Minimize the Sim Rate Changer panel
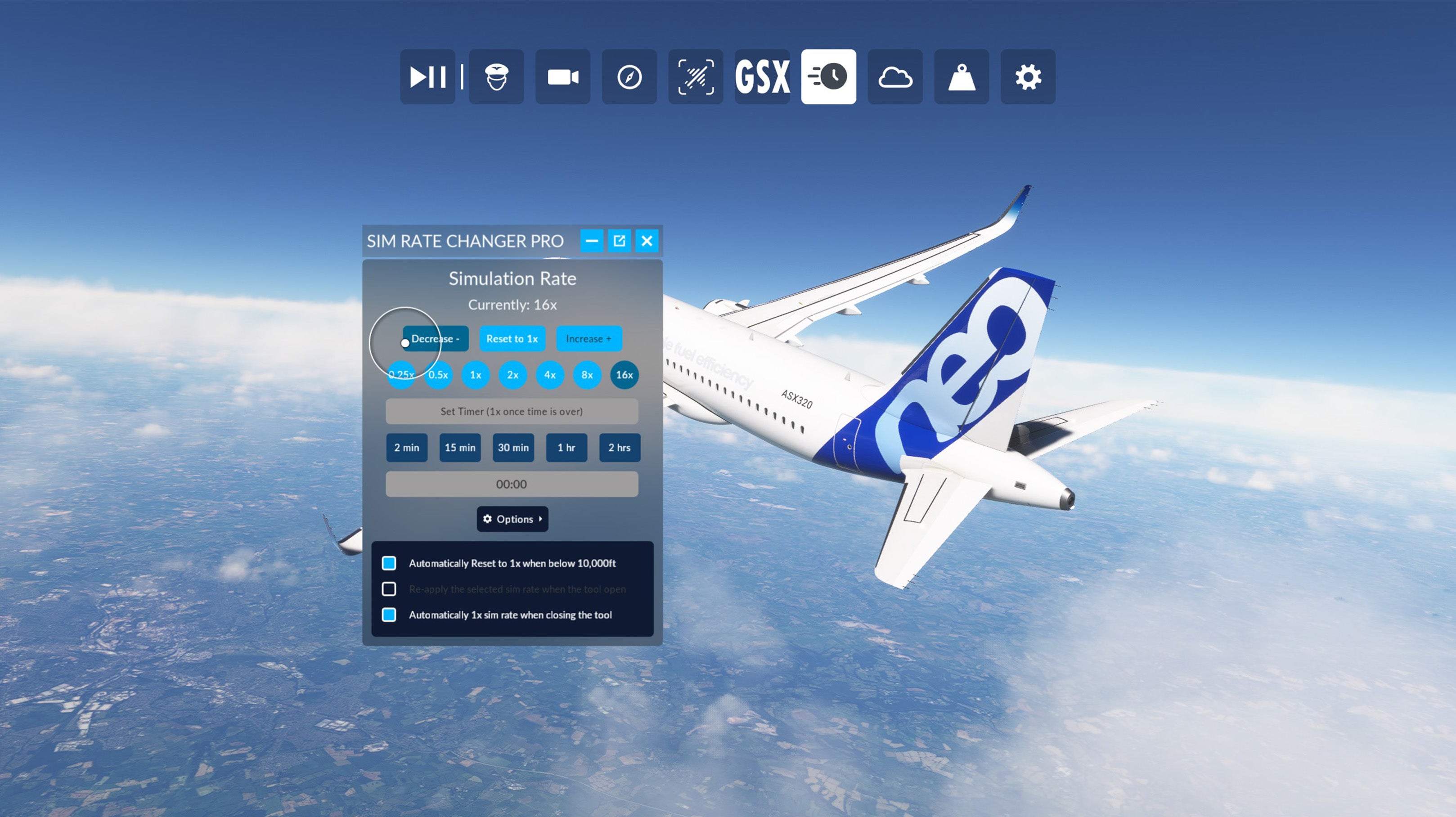 point(592,241)
